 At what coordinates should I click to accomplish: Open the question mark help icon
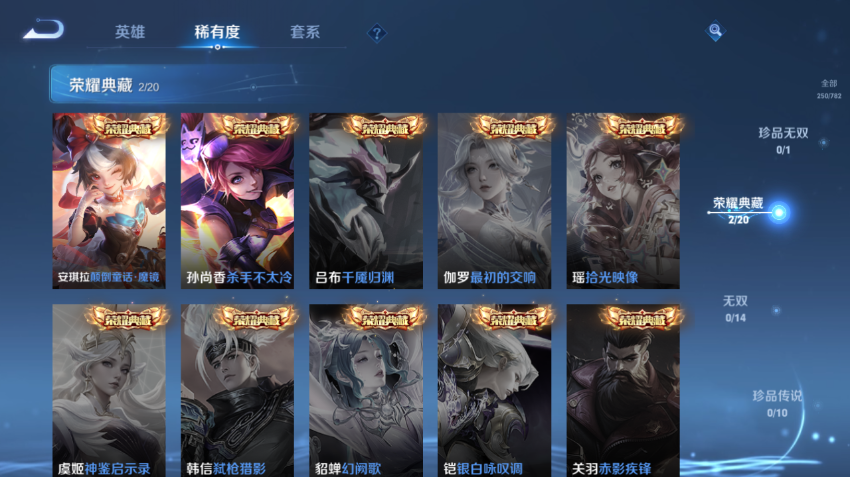(x=376, y=33)
